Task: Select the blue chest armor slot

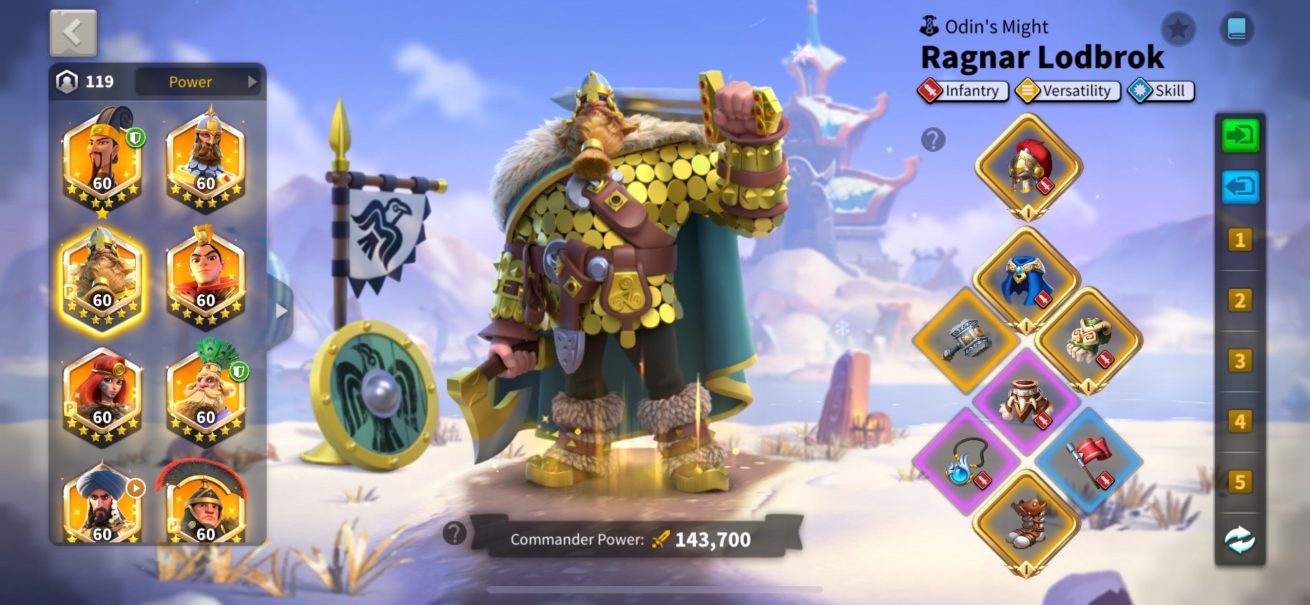Action: pyautogui.click(x=1026, y=279)
